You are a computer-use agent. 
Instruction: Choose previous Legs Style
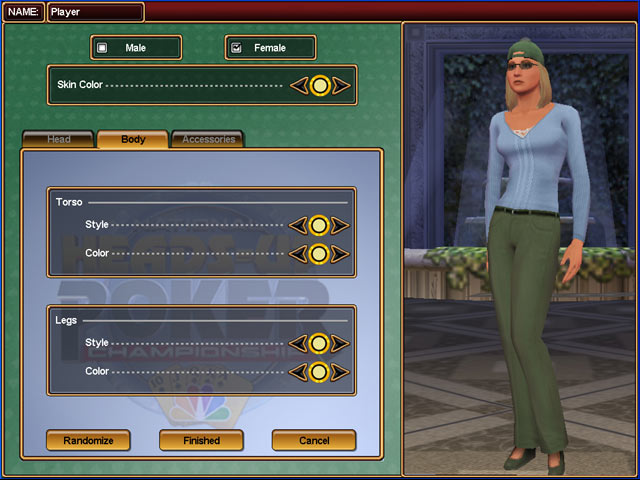(298, 344)
